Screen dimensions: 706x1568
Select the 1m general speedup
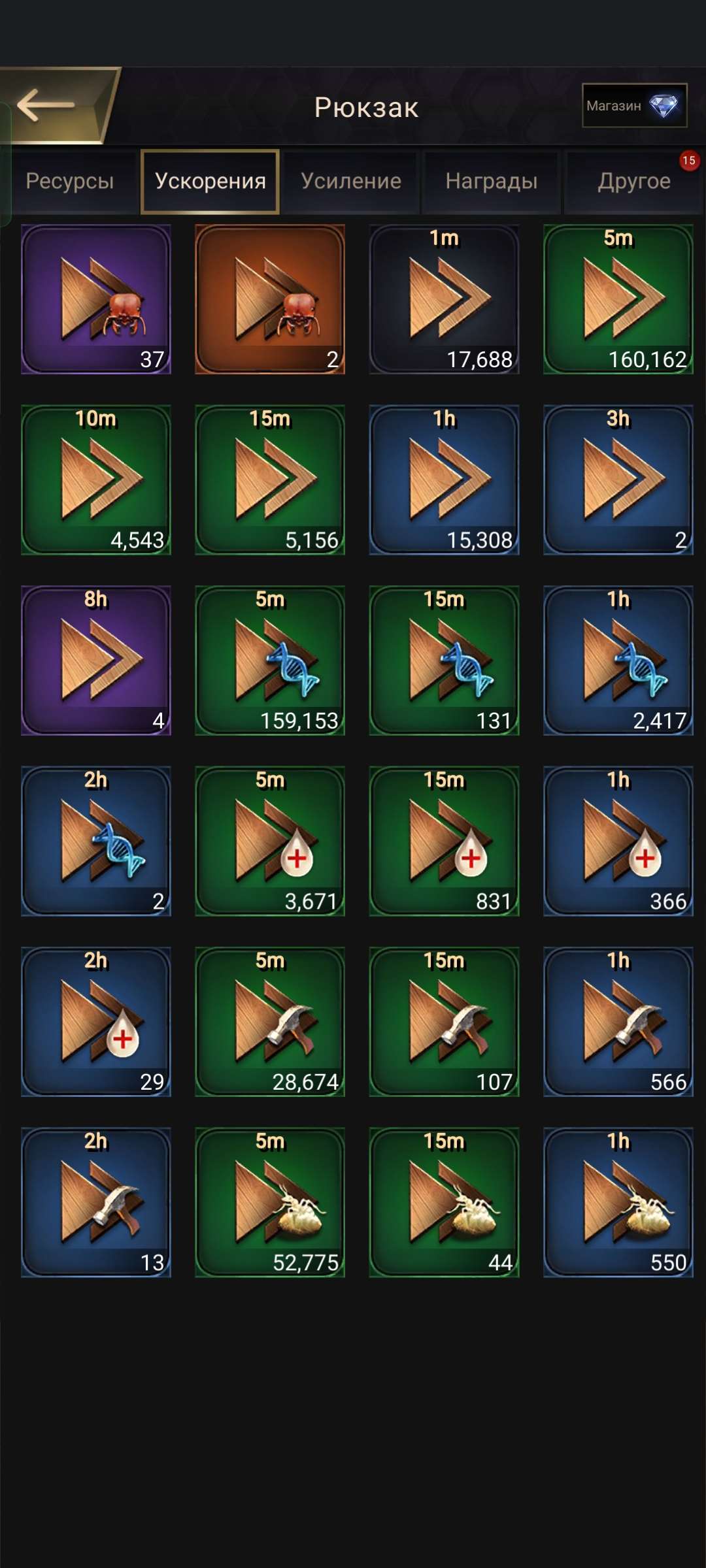point(445,299)
